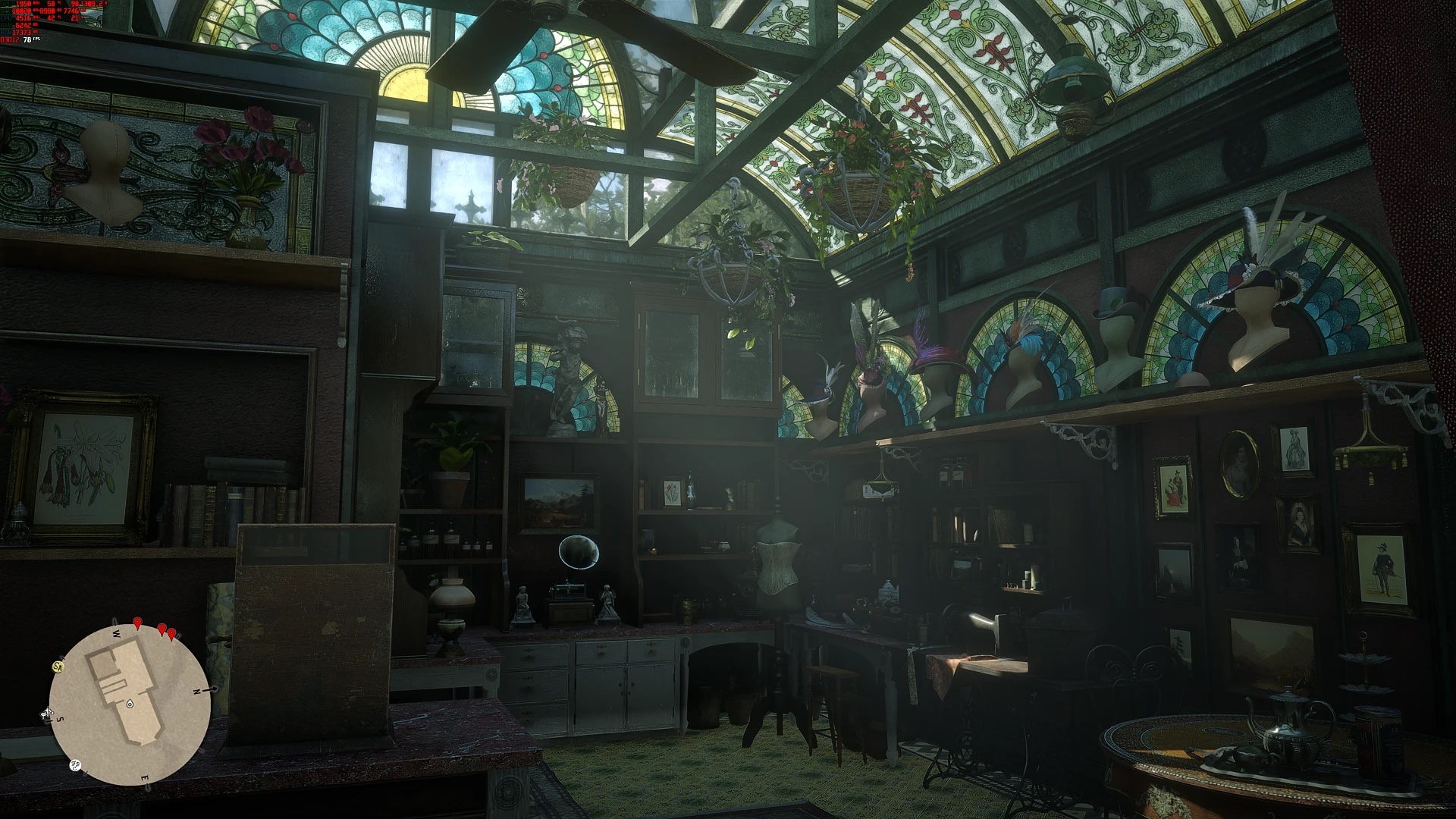Select the yellow SA mission marker
1456x819 pixels.
tap(58, 667)
